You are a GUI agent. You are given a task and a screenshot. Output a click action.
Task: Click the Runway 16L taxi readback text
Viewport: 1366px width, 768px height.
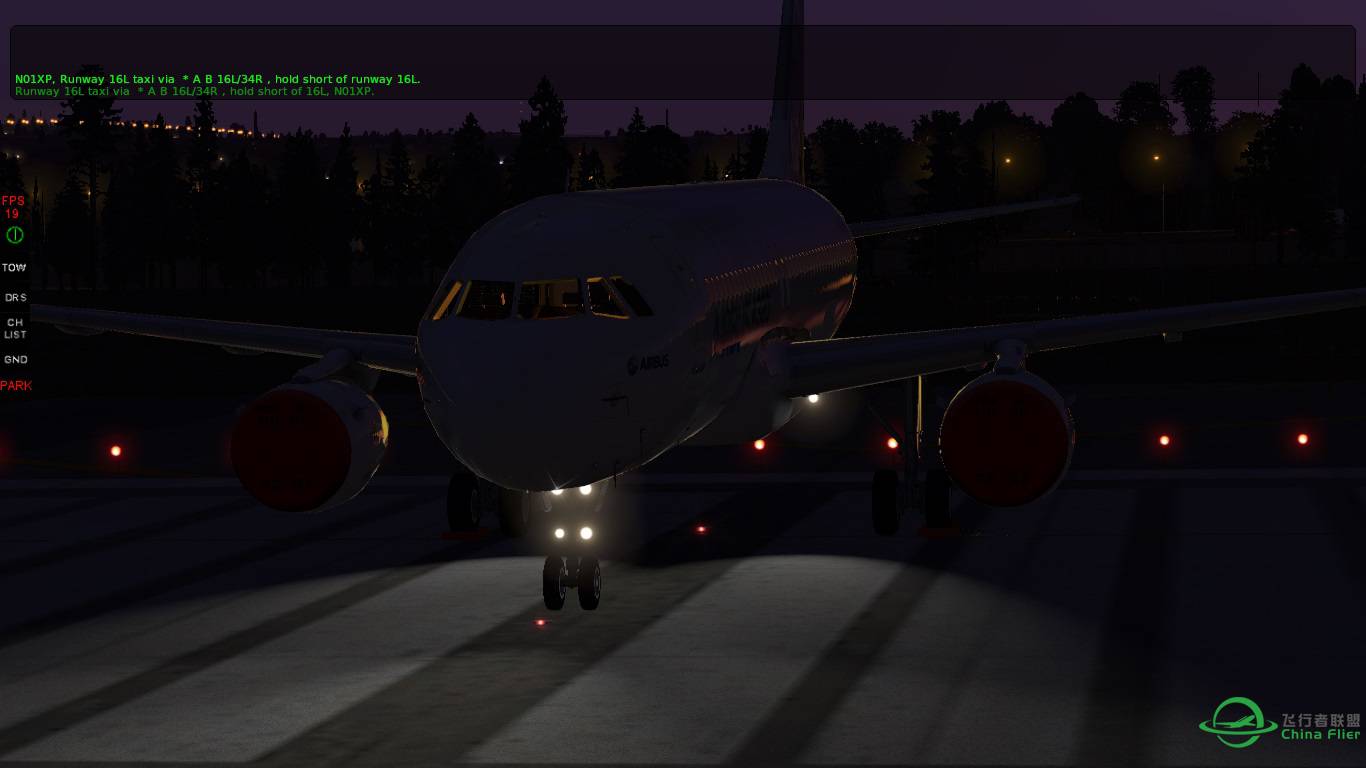[196, 90]
